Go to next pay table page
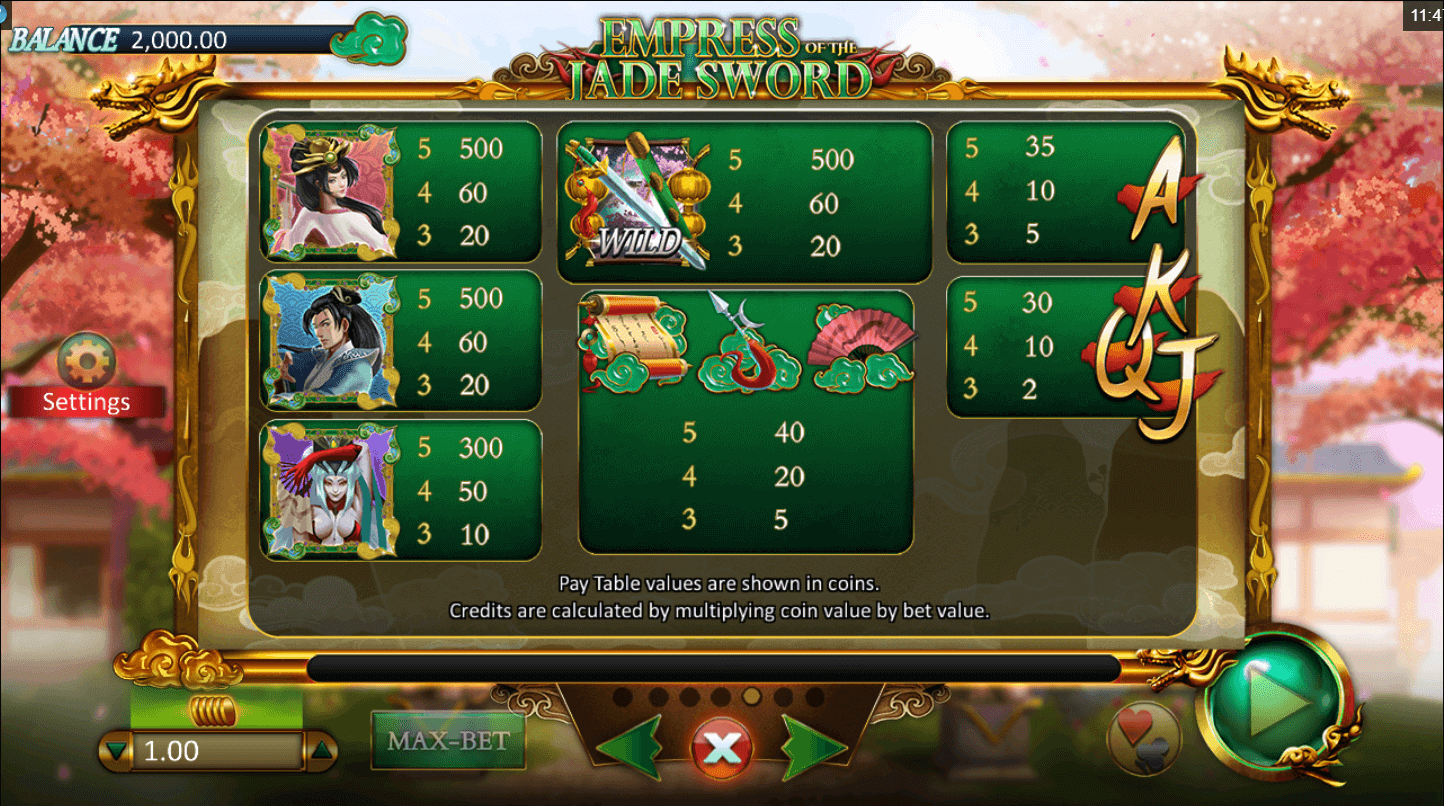1444x806 pixels. pos(812,746)
